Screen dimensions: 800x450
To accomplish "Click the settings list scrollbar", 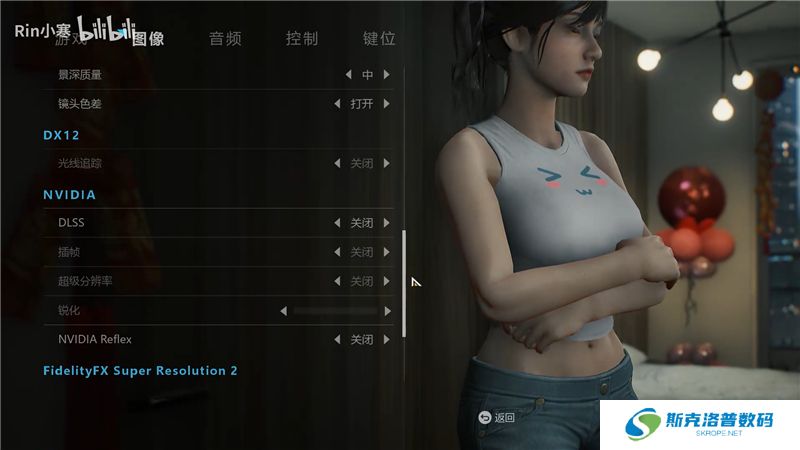I will pyautogui.click(x=404, y=283).
